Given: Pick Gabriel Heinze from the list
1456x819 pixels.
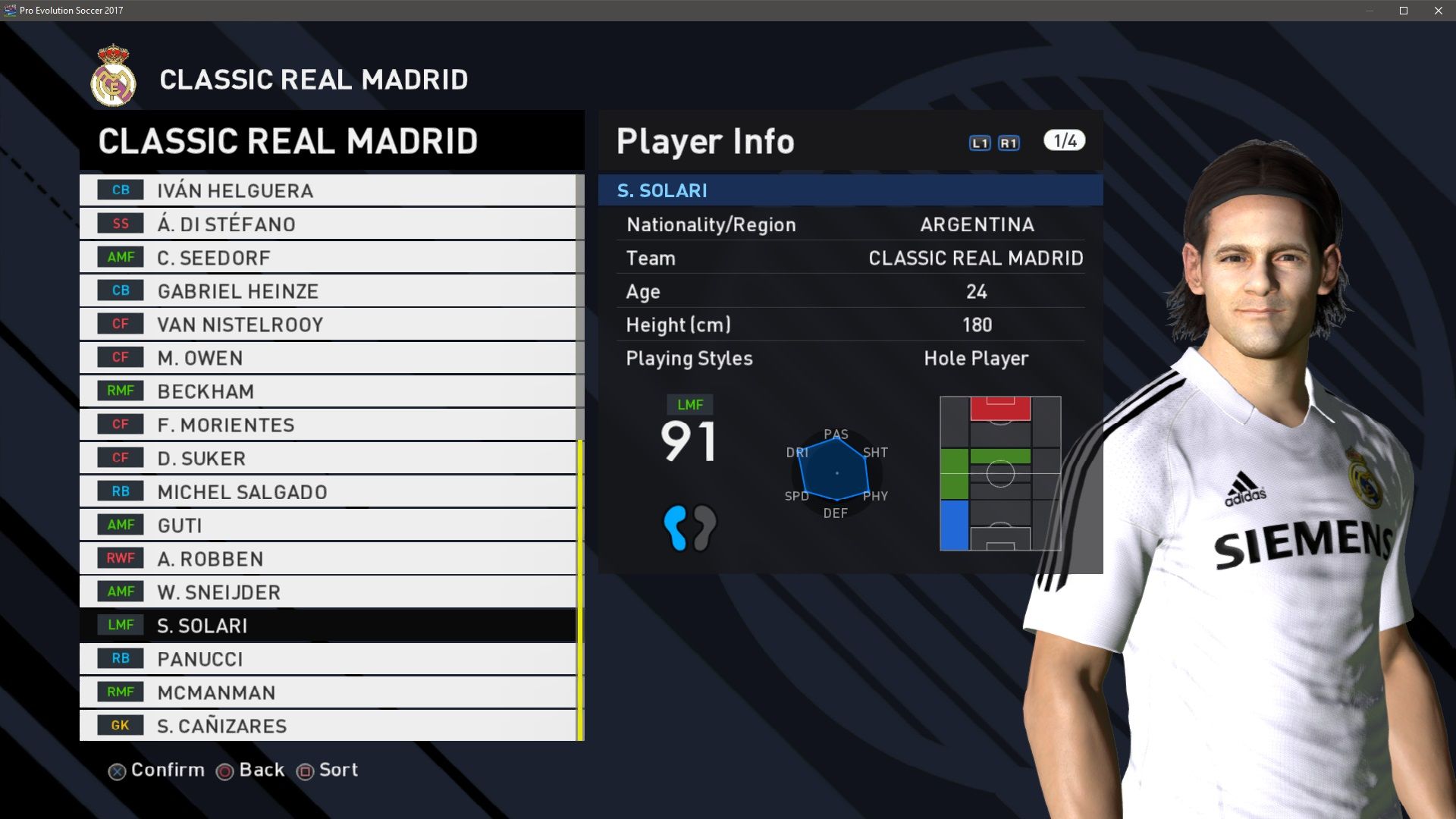Looking at the screenshot, I should [328, 290].
